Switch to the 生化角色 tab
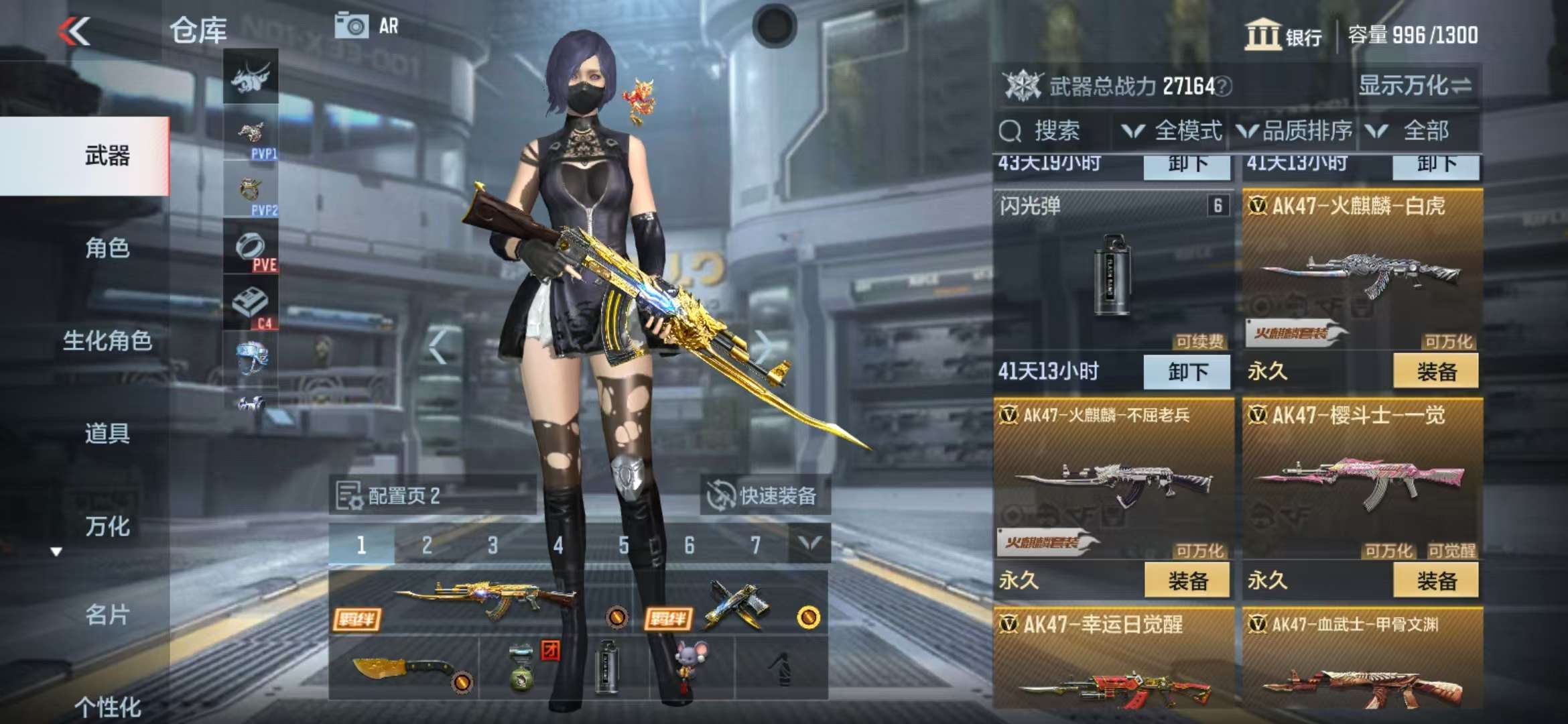This screenshot has height=724, width=1568. tap(107, 341)
